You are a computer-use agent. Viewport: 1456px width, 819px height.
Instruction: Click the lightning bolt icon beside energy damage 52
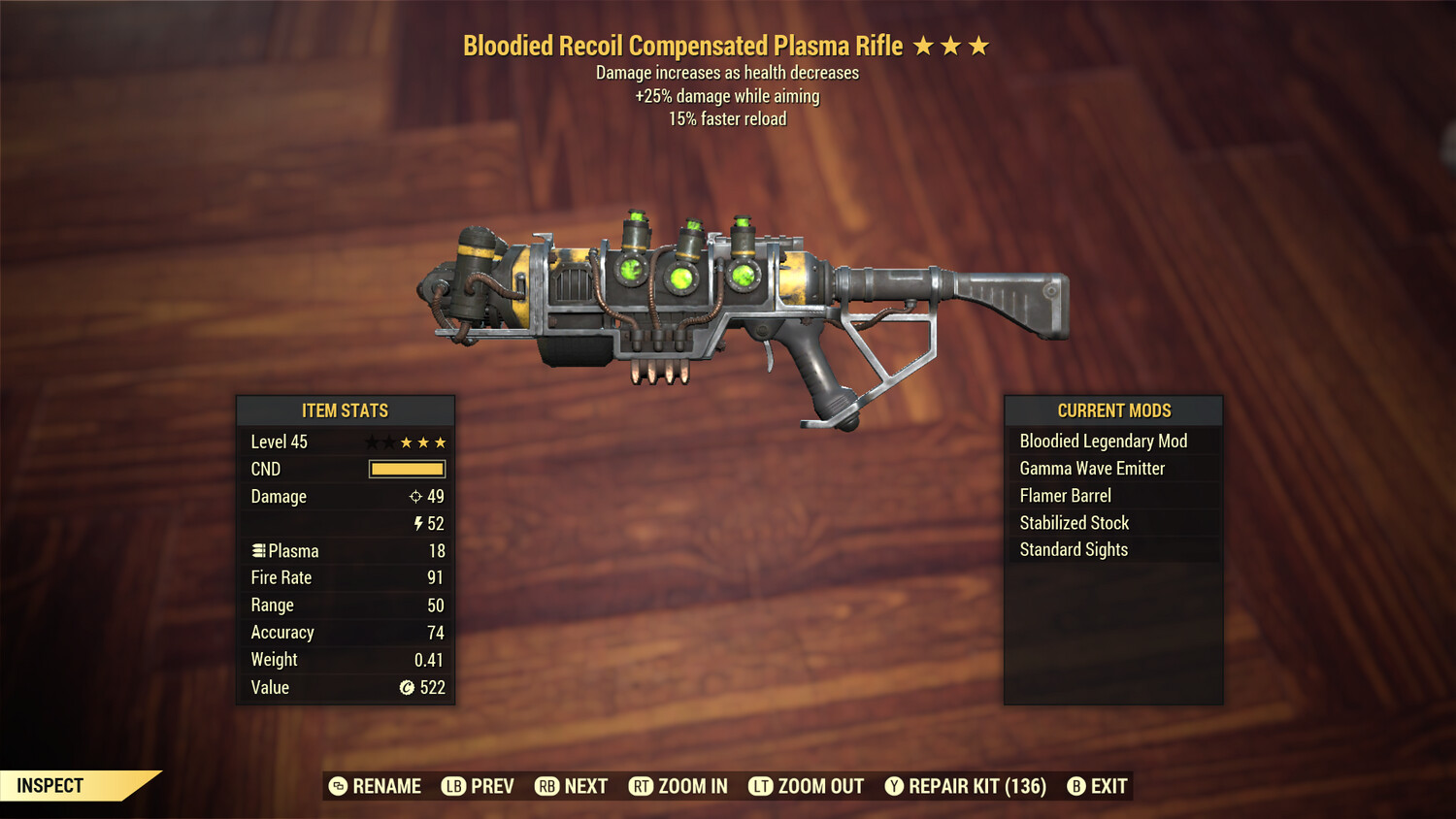417,523
